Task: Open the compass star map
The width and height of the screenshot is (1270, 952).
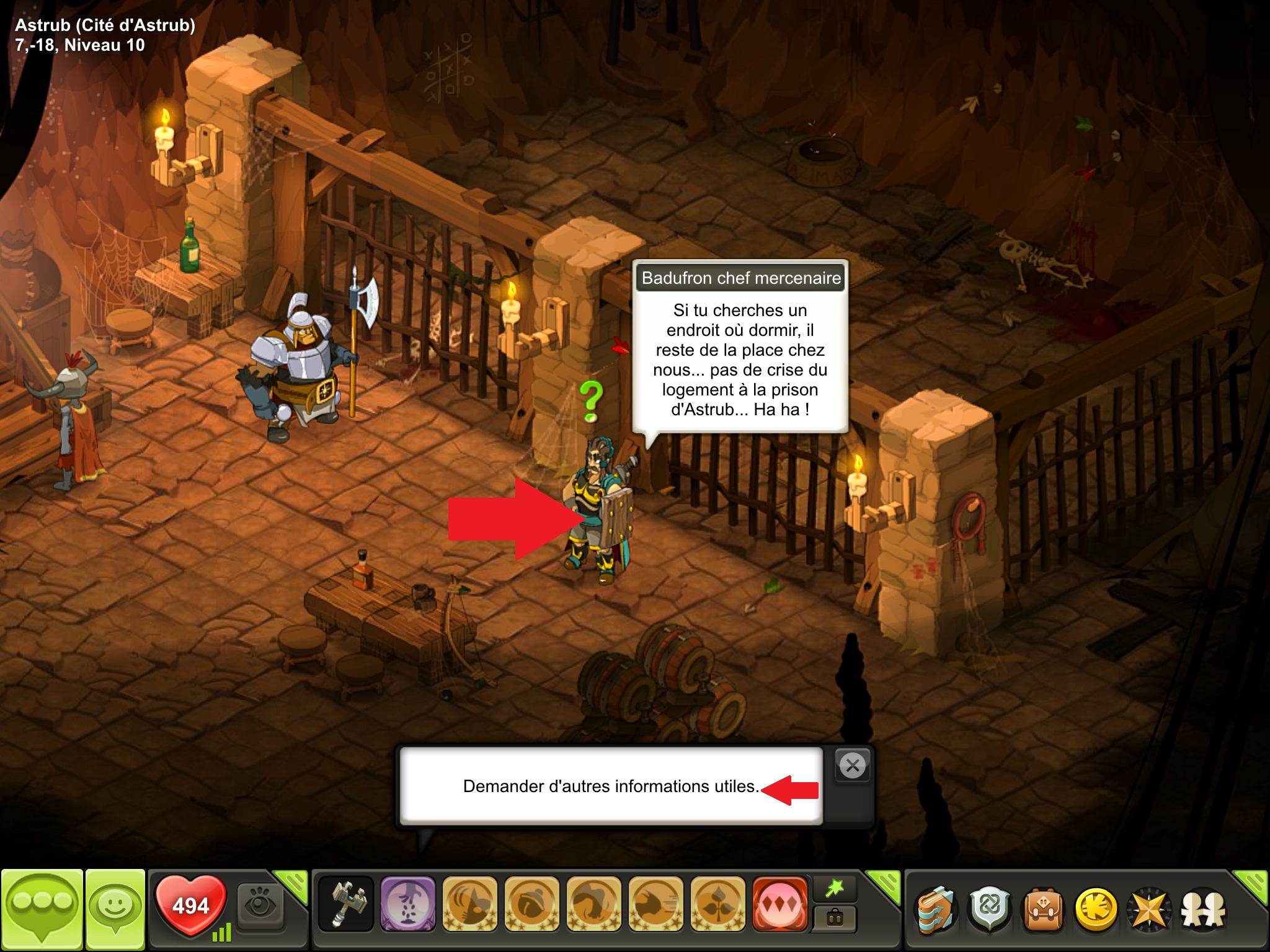Action: 1150,910
